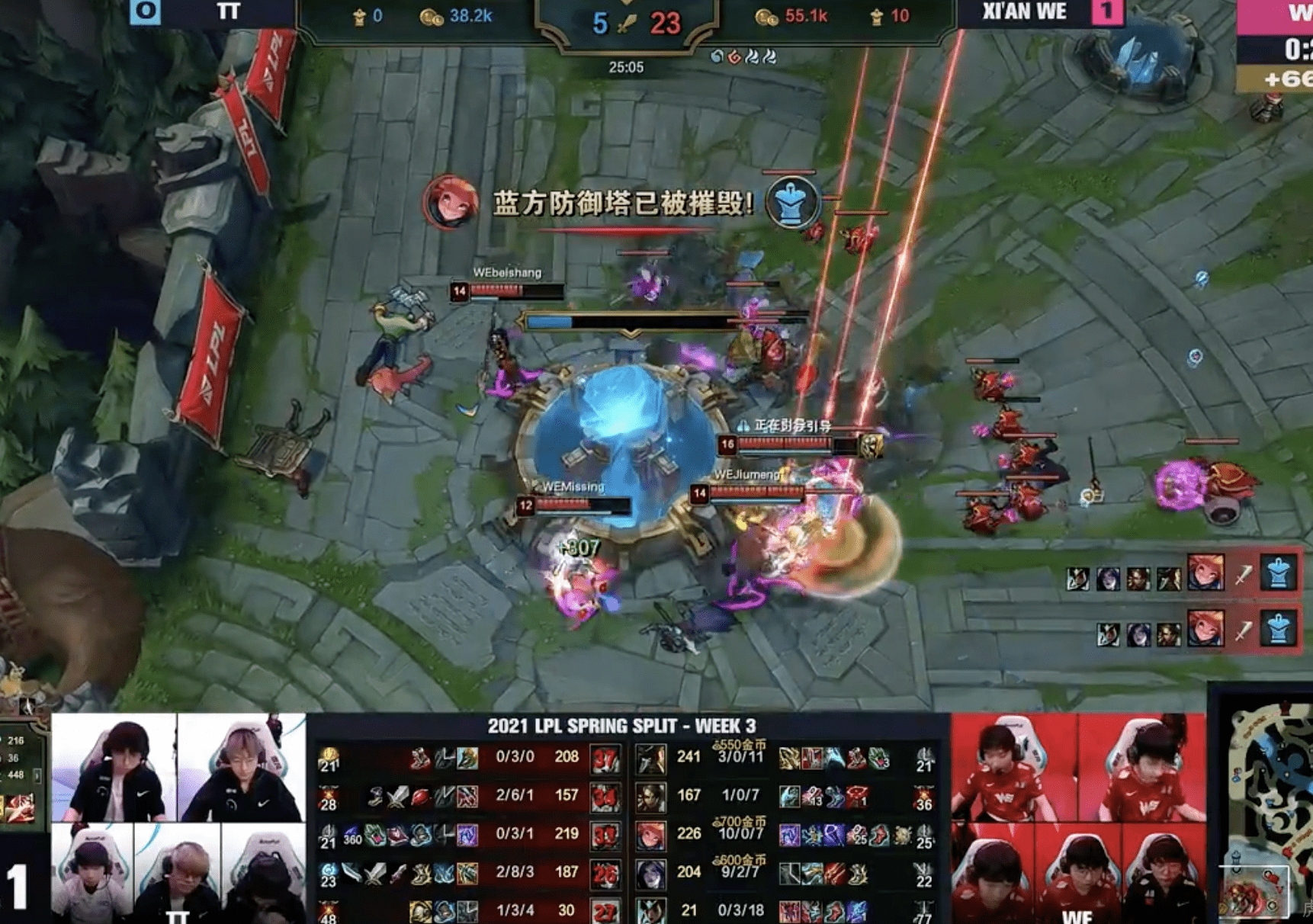Select the item icon showing 360 stacks

pos(352,837)
